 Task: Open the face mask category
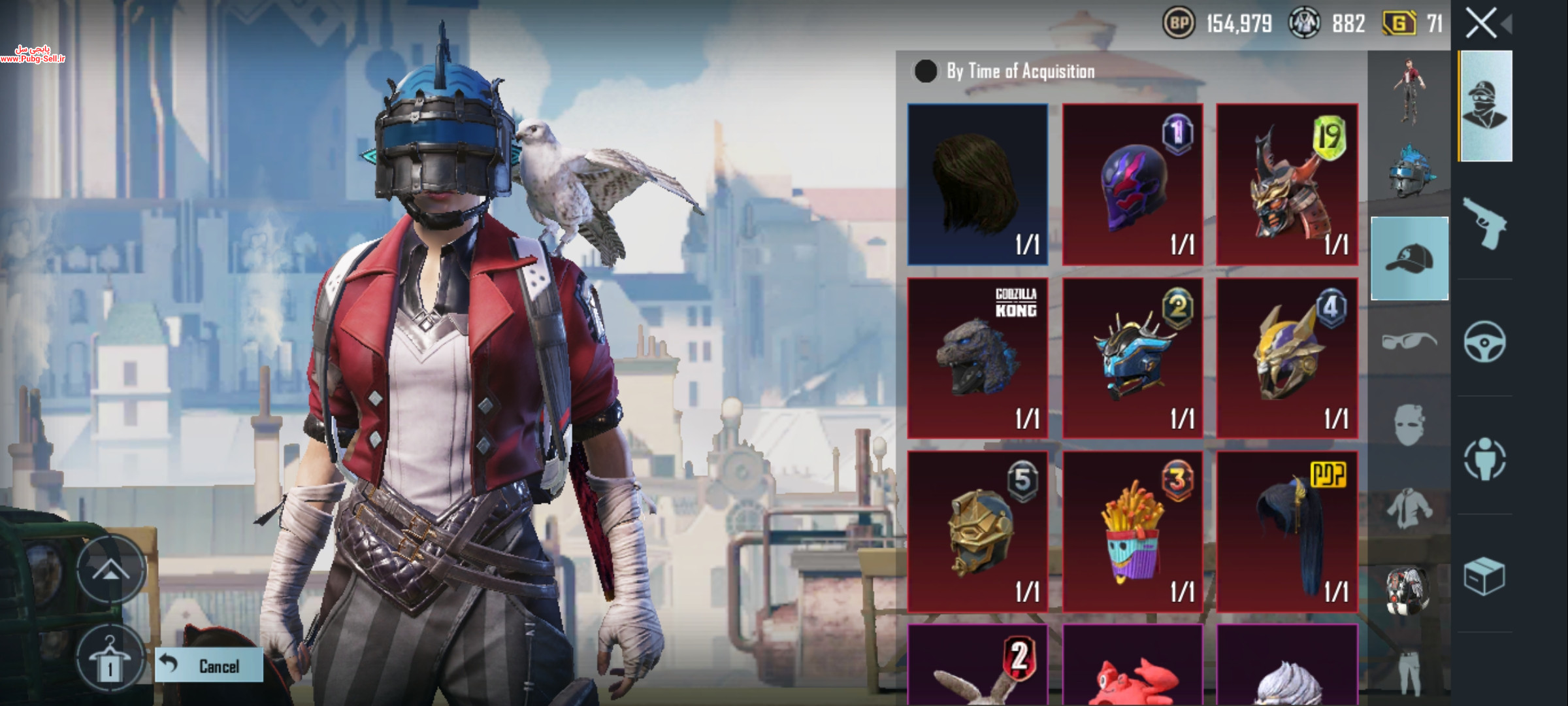[x=1409, y=425]
